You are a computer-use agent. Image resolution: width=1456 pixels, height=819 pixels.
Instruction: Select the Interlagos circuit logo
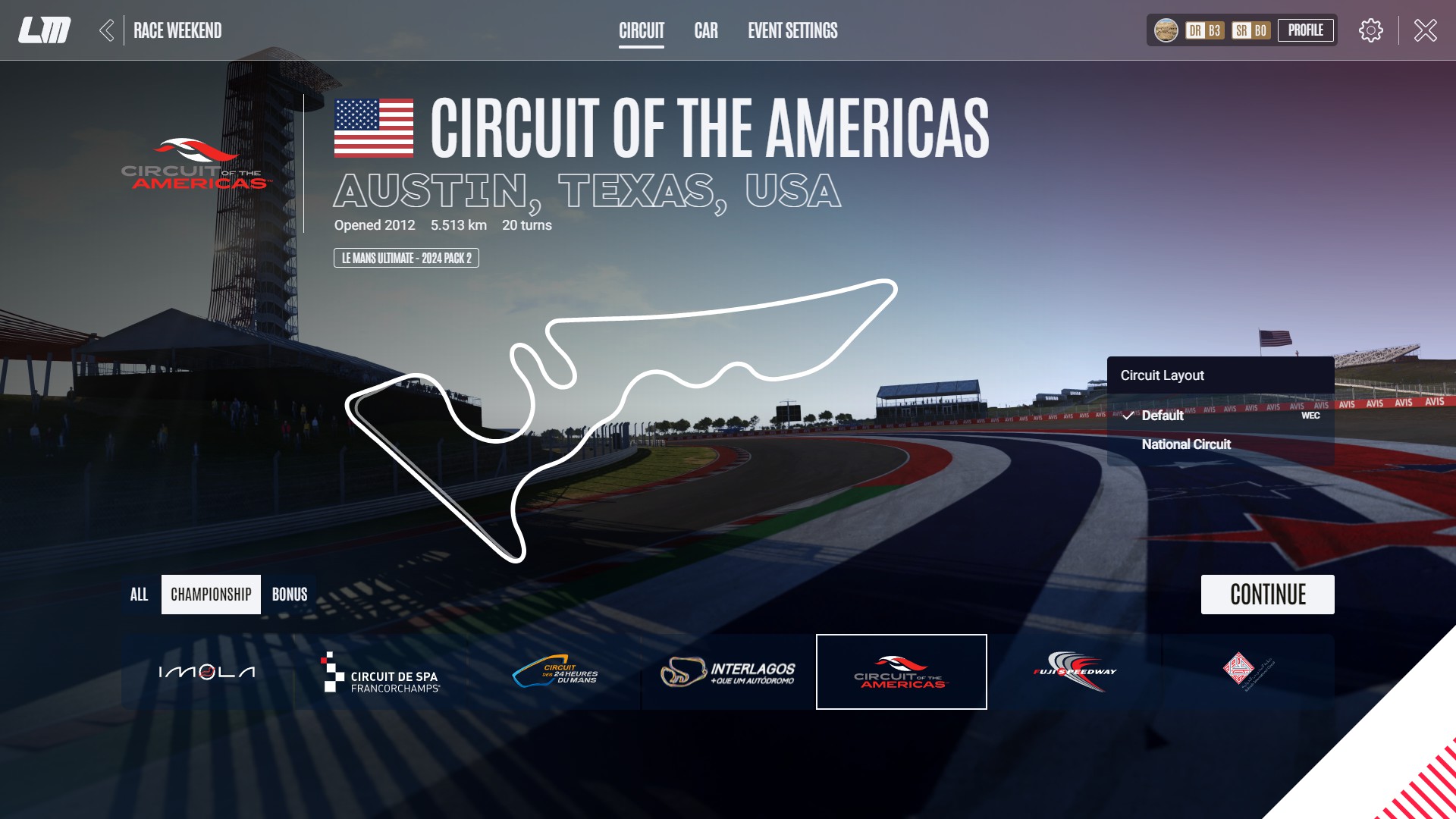click(730, 672)
